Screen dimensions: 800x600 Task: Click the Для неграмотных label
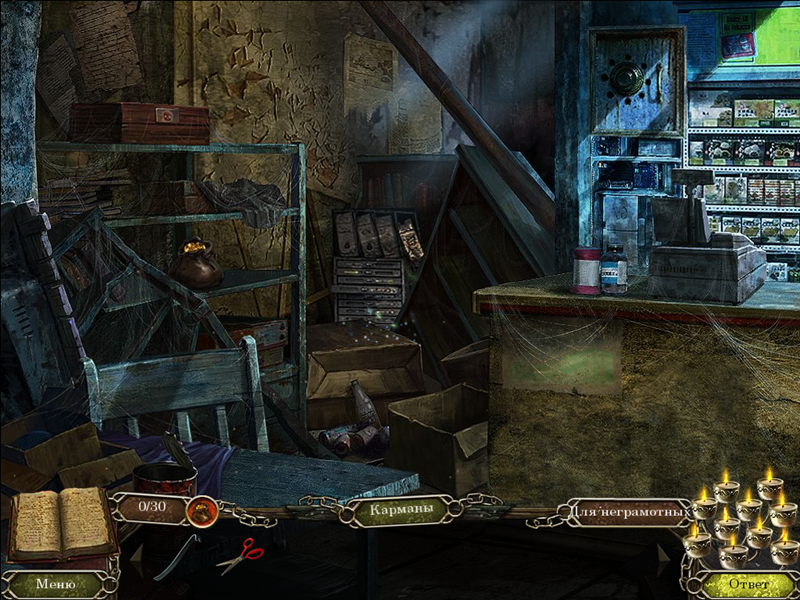[x=632, y=514]
